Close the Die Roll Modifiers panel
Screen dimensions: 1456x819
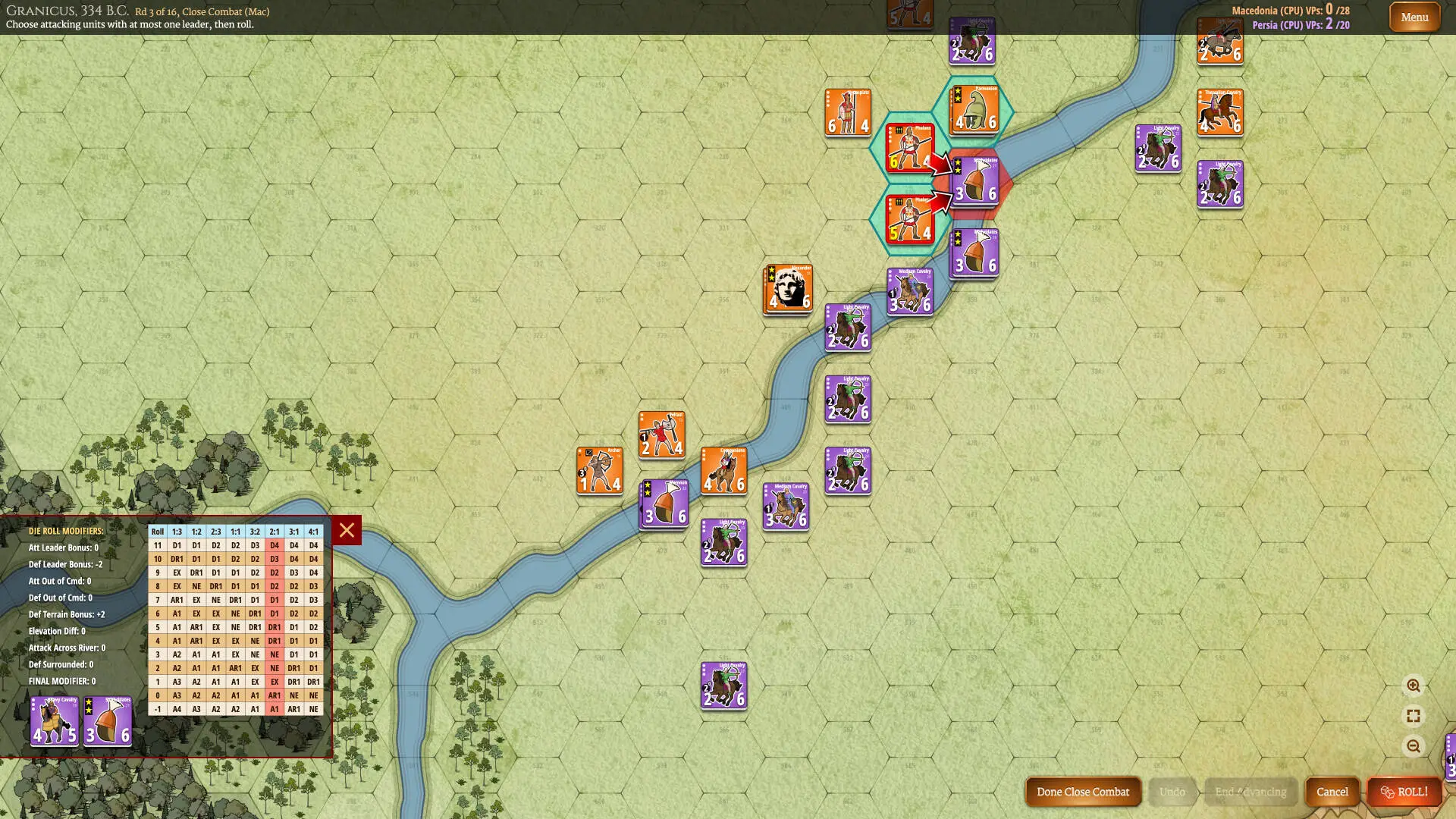(x=346, y=531)
